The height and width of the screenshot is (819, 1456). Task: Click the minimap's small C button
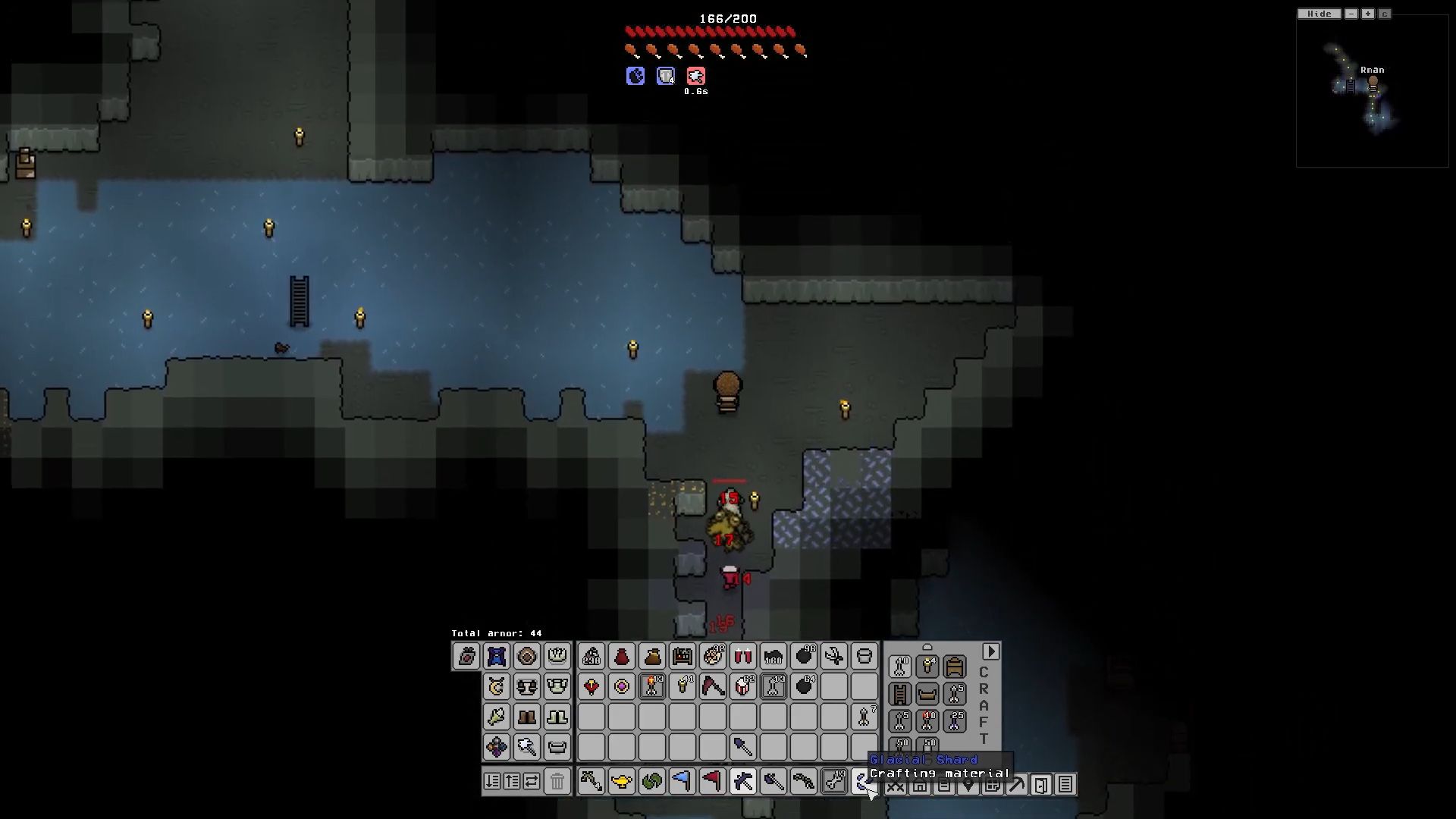pyautogui.click(x=1385, y=14)
